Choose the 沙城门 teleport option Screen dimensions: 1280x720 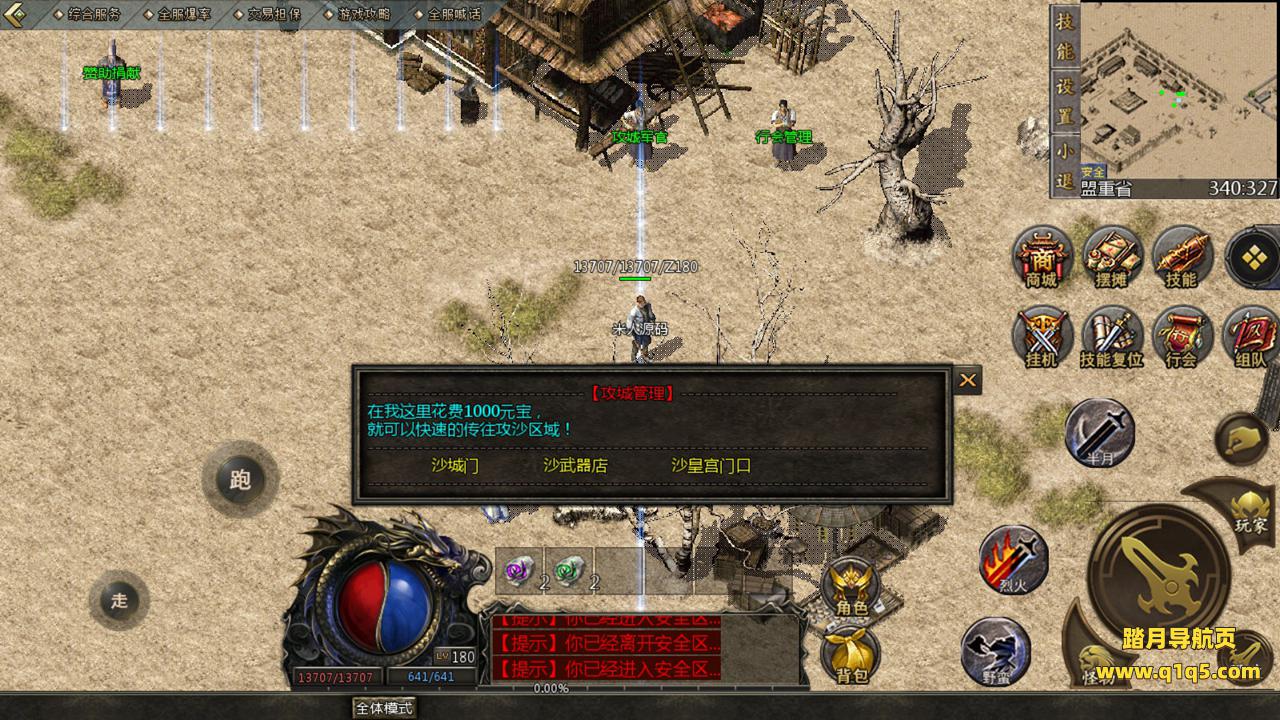click(x=455, y=465)
